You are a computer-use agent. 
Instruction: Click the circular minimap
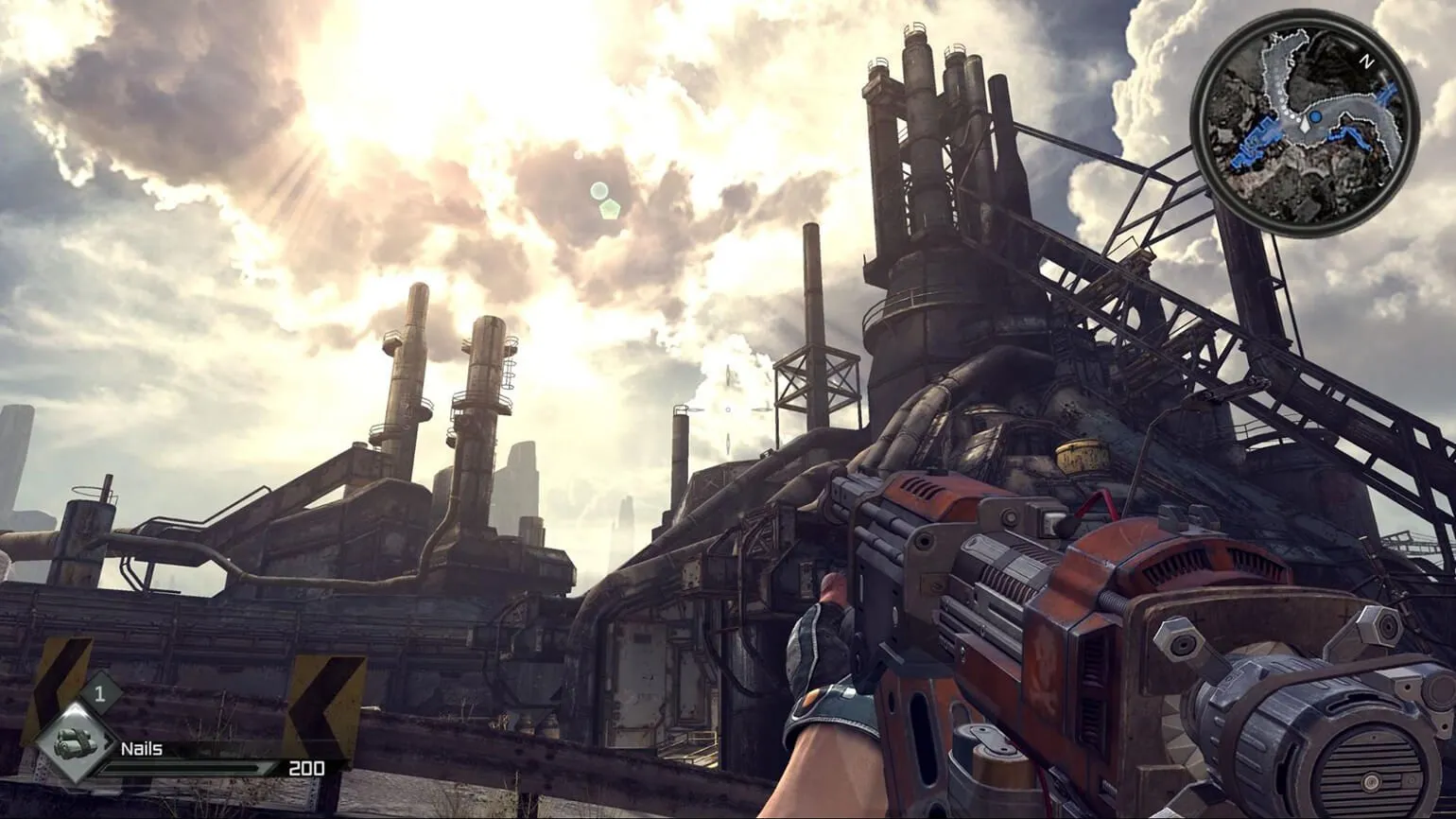pos(1305,126)
